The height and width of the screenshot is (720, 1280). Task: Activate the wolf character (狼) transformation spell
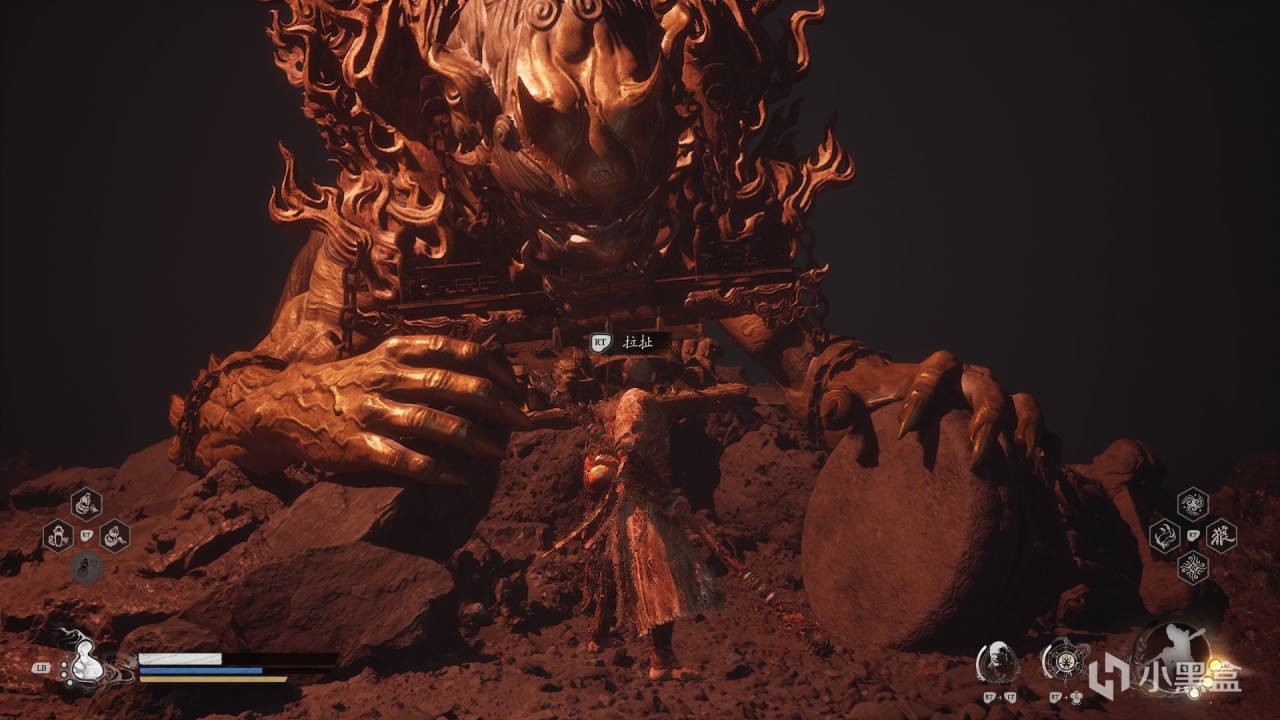pyautogui.click(x=1221, y=535)
